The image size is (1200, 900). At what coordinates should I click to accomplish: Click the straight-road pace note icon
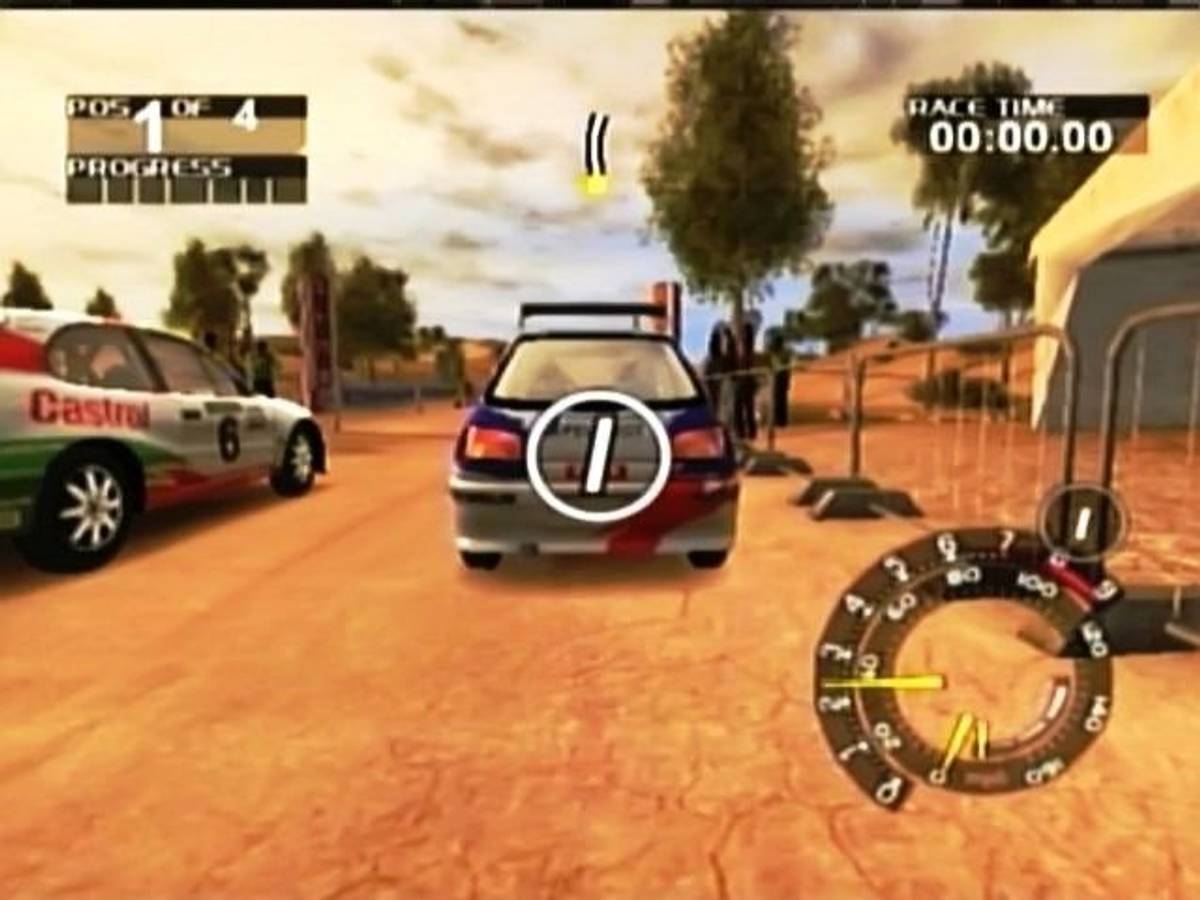click(x=596, y=154)
